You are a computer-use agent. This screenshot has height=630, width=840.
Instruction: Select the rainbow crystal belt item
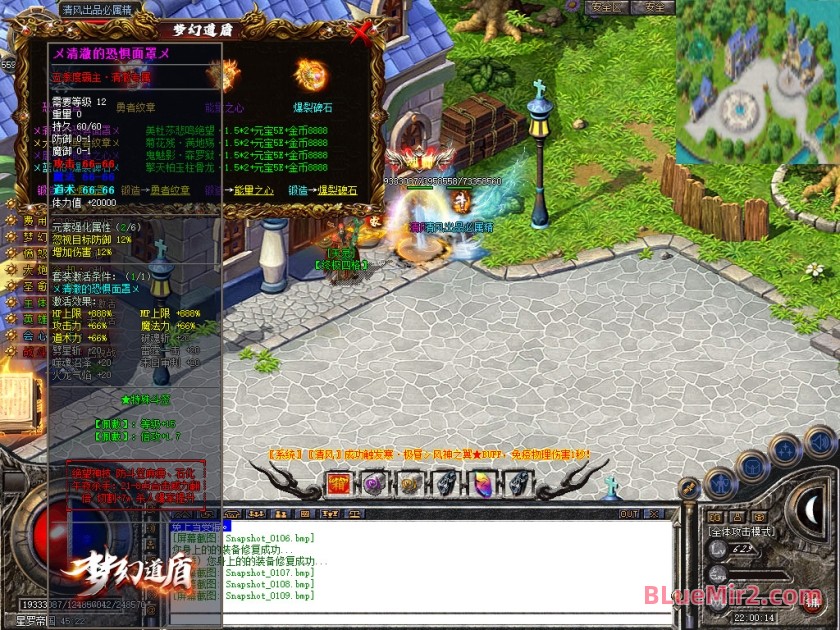(482, 485)
